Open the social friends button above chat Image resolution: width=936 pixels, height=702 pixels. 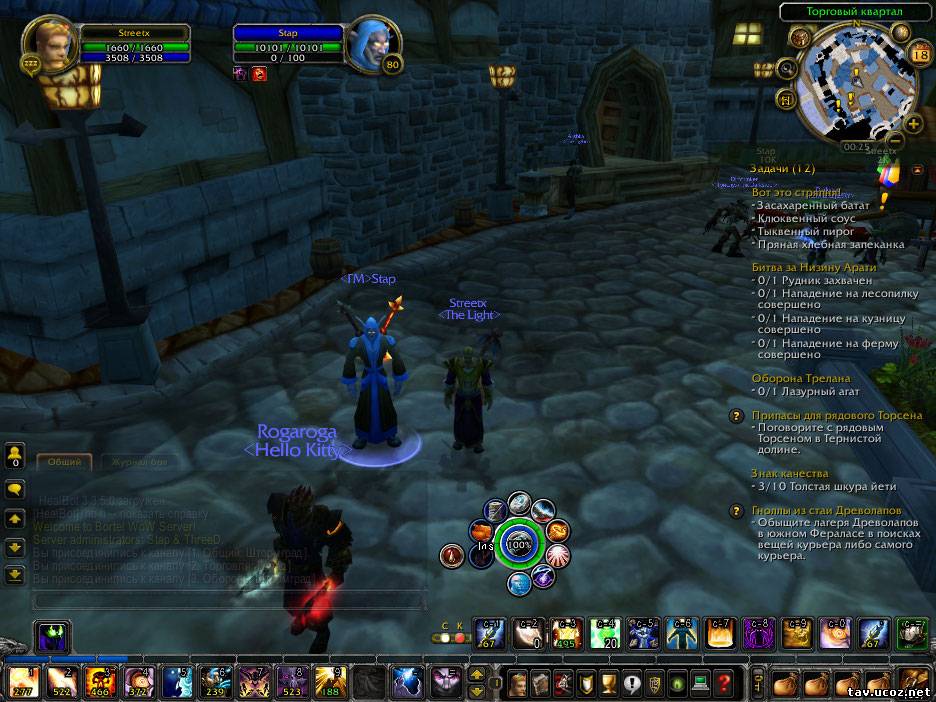(x=15, y=457)
